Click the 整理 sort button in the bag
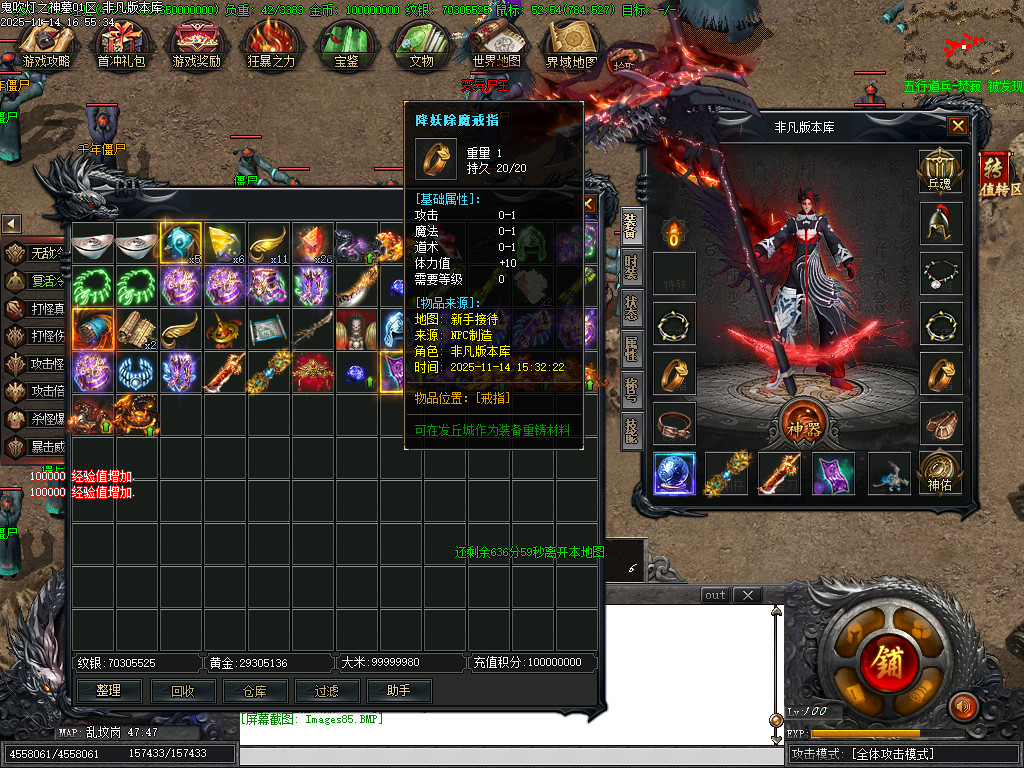 (109, 690)
